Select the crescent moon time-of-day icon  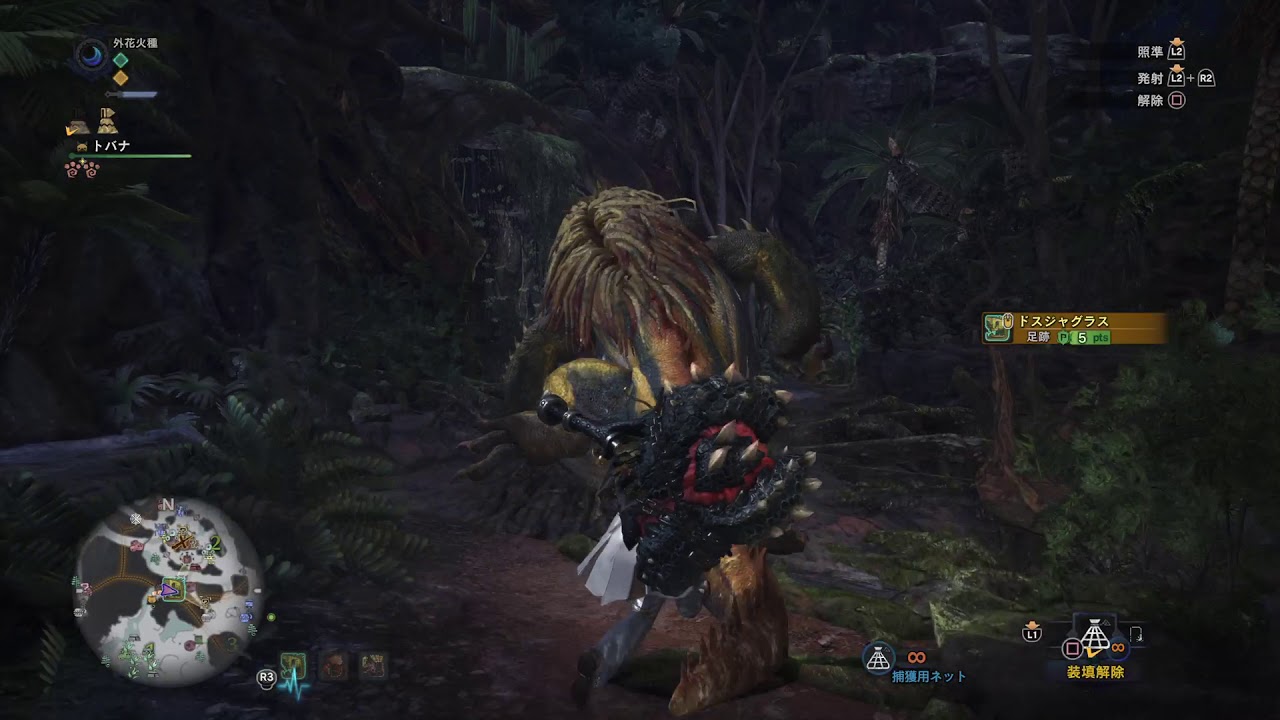[x=92, y=55]
